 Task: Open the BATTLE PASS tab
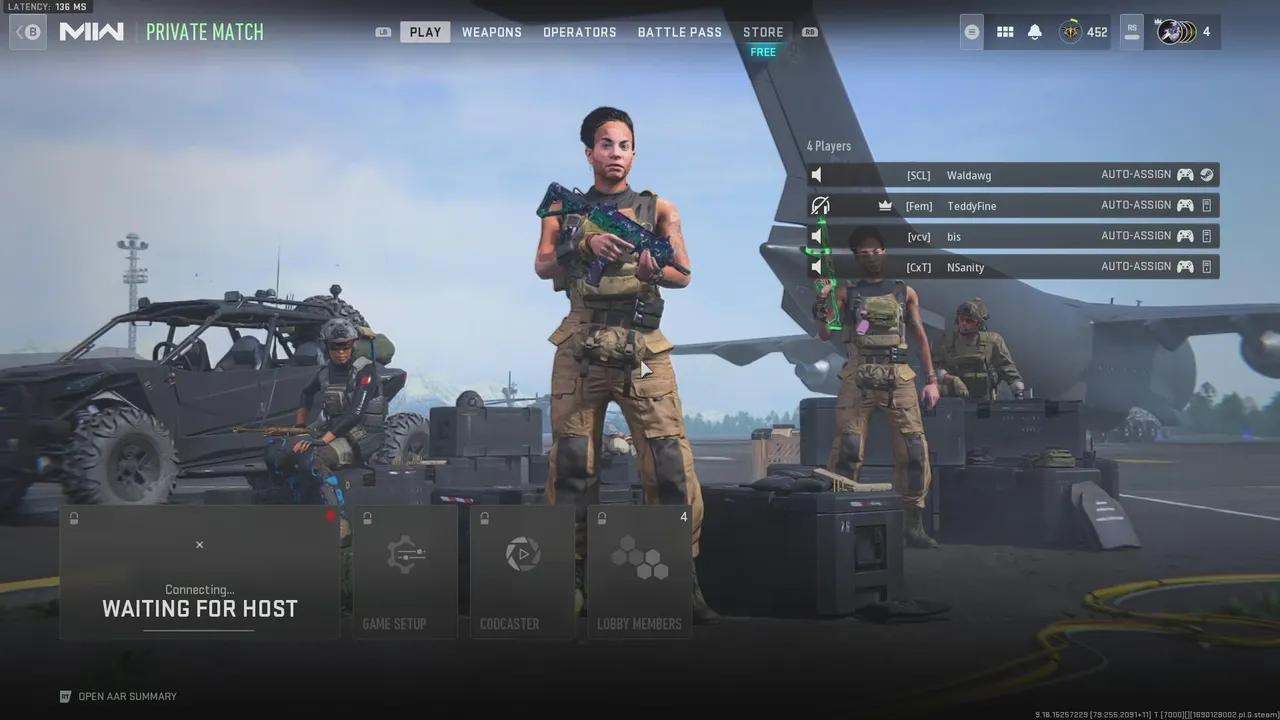679,31
